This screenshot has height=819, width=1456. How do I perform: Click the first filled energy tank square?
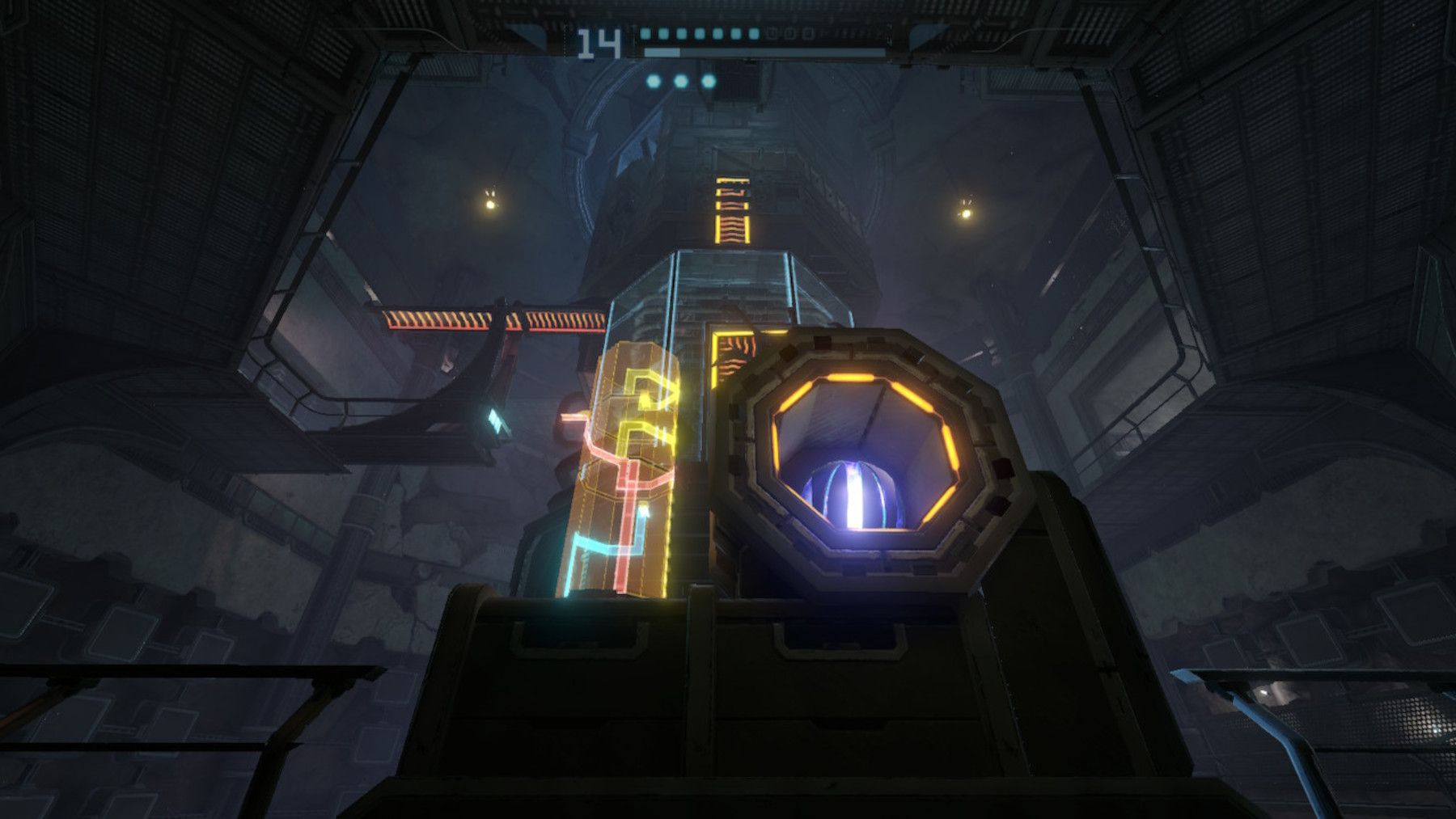coord(645,34)
